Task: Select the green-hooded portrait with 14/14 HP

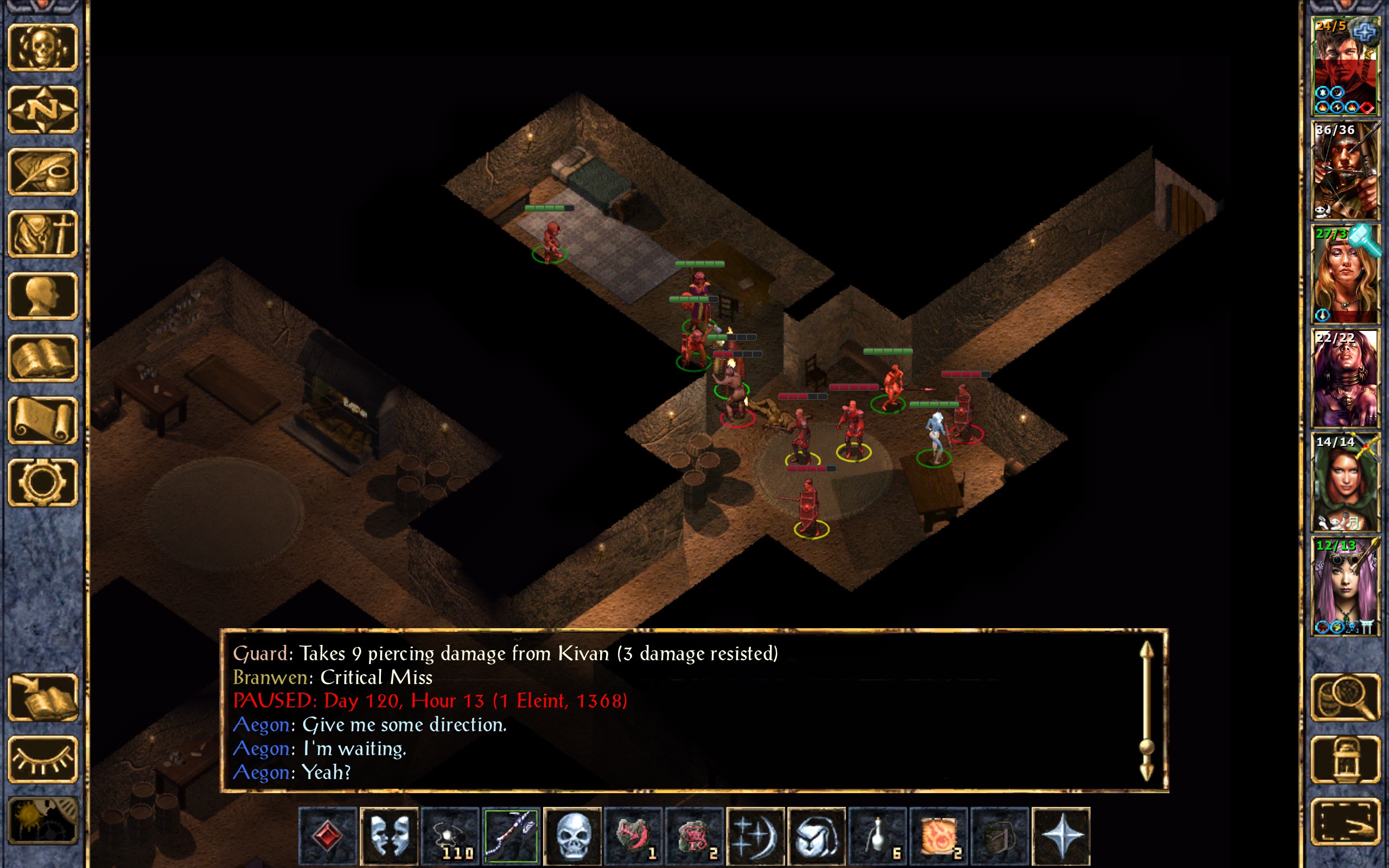Action: click(1345, 482)
